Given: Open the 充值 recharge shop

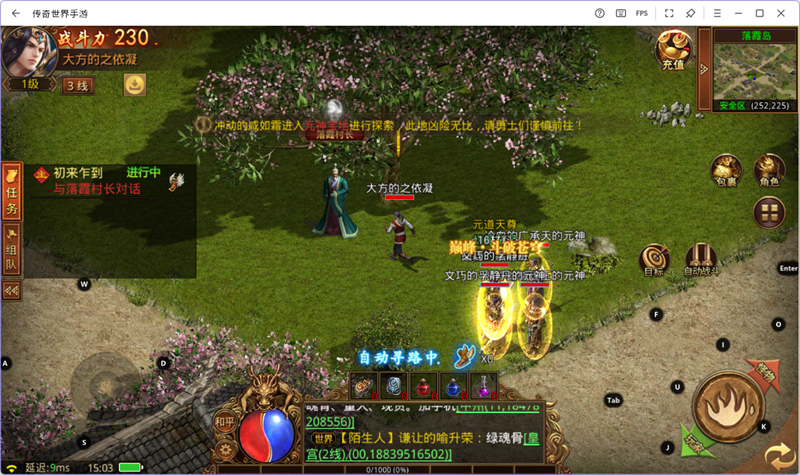Looking at the screenshot, I should click(672, 50).
